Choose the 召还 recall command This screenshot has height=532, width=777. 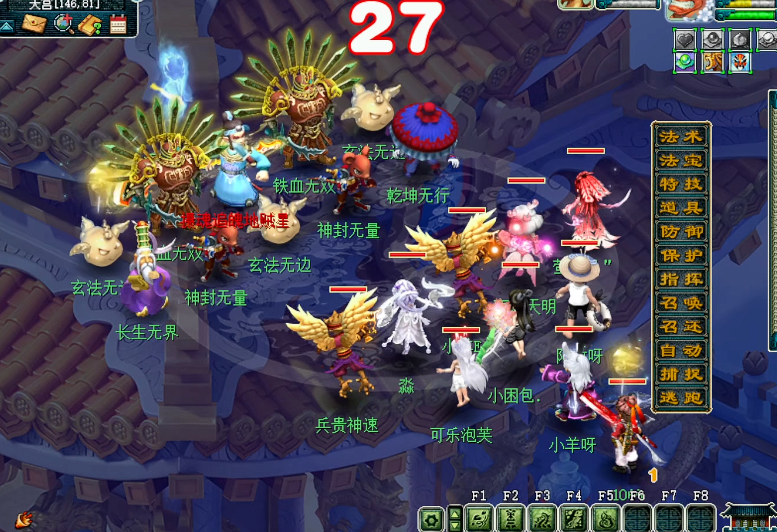tap(681, 327)
